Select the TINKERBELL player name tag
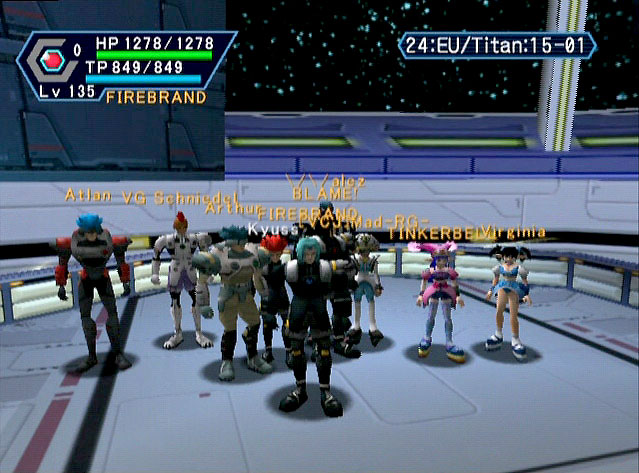Viewport: 639px width, 473px height. click(x=434, y=233)
